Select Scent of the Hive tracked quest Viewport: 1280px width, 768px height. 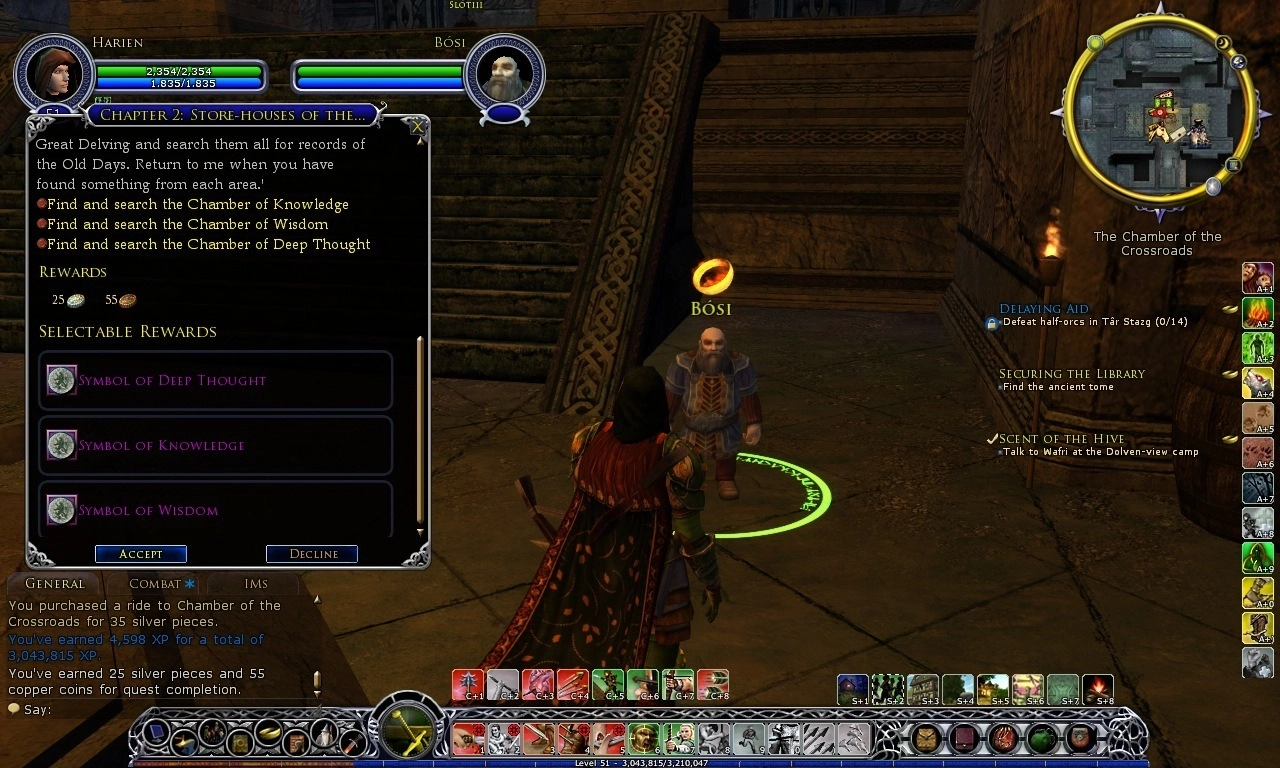click(x=1061, y=439)
